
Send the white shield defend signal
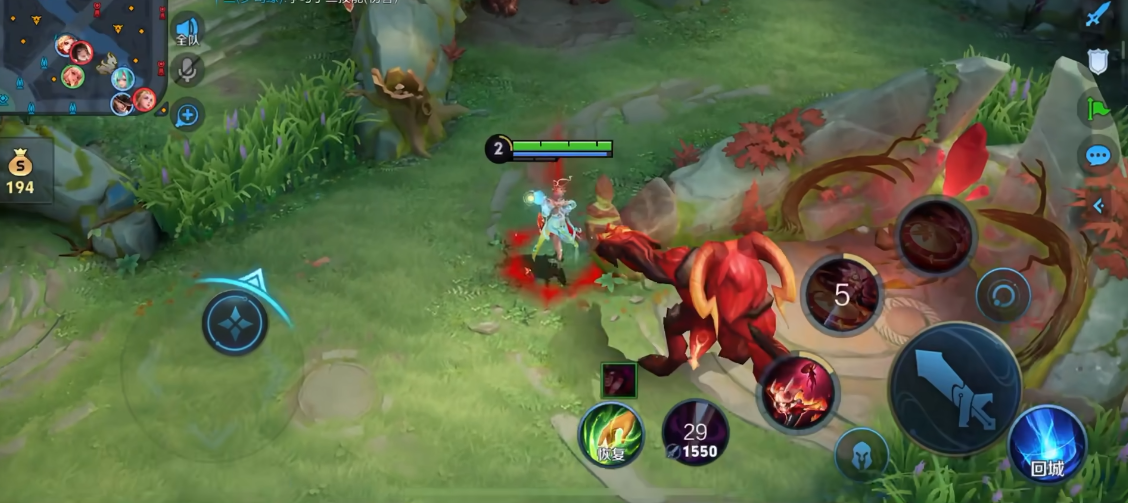click(1098, 61)
